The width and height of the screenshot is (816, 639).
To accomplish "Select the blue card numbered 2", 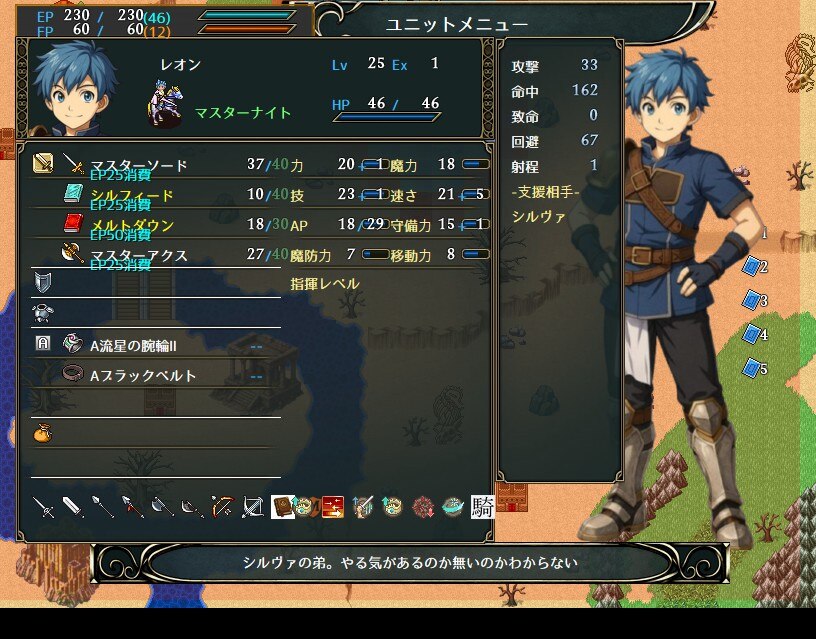I will tap(752, 267).
